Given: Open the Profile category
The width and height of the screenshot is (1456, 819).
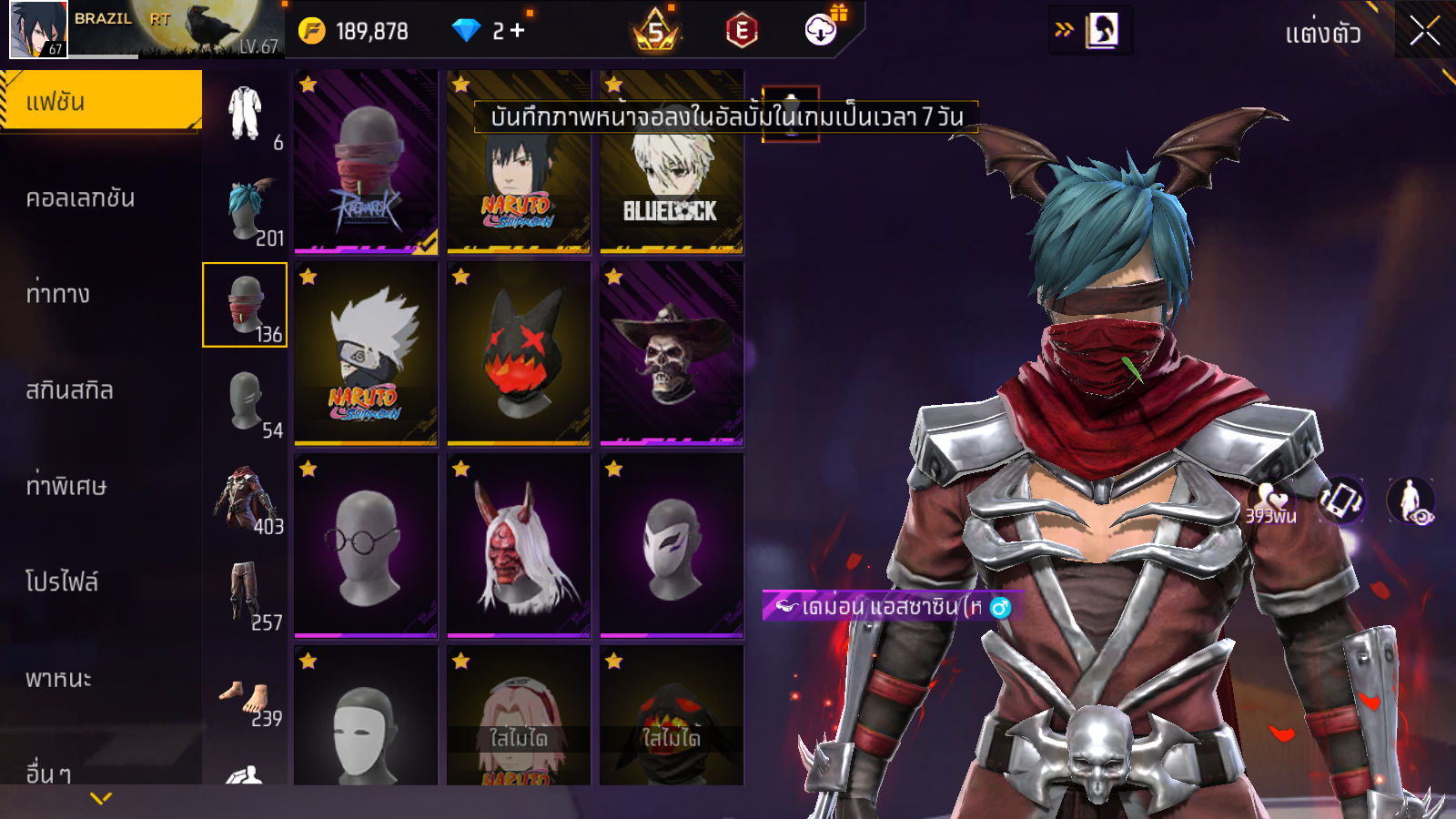Looking at the screenshot, I should pyautogui.click(x=62, y=582).
